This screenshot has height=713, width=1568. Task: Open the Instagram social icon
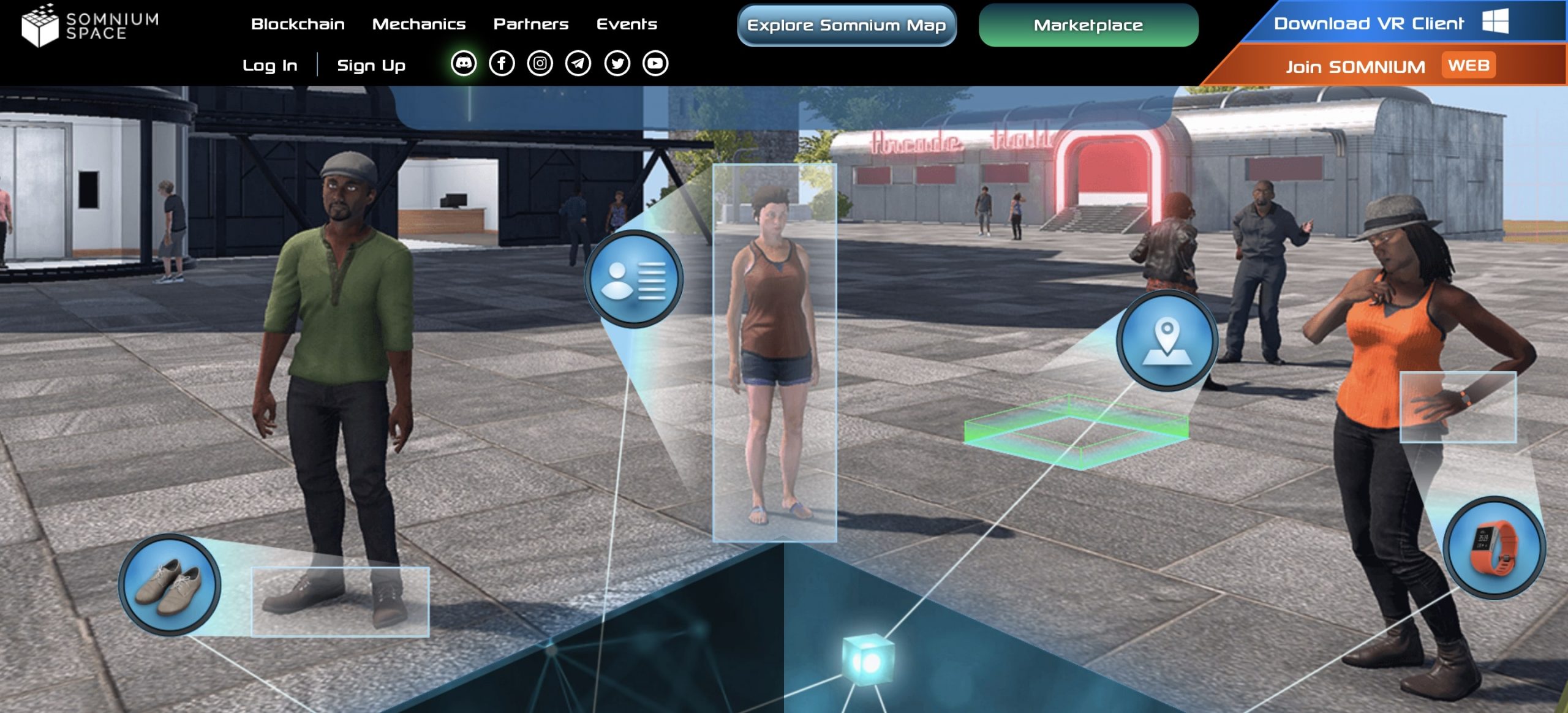coord(540,63)
